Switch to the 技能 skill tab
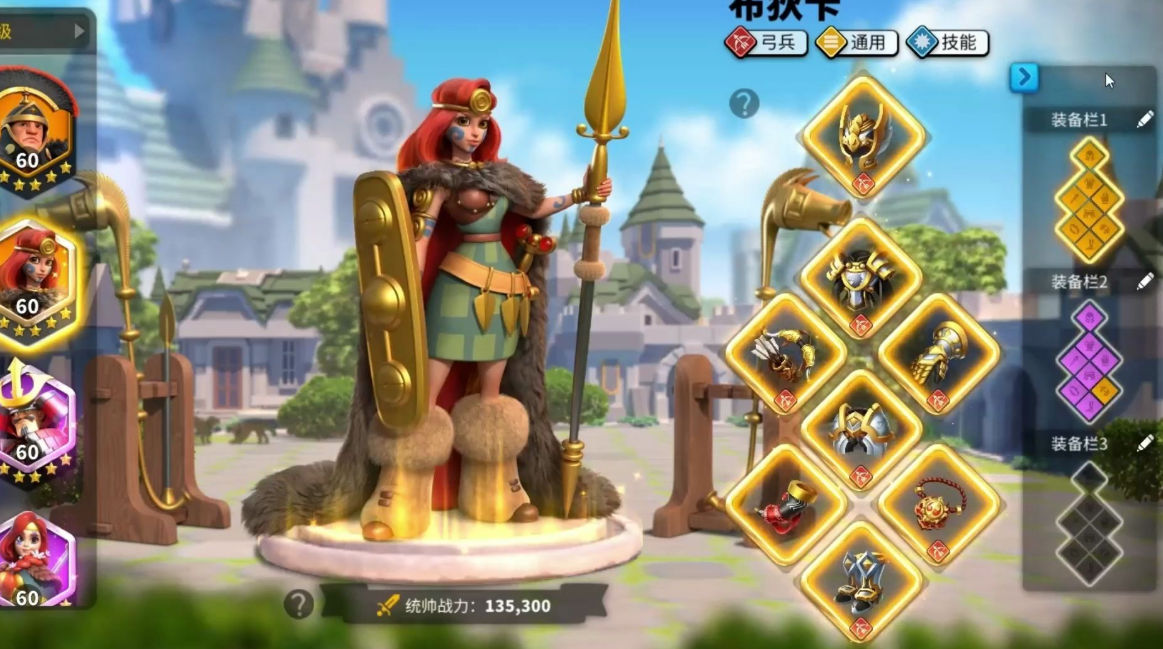Viewport: 1163px width, 649px height. pyautogui.click(x=947, y=43)
